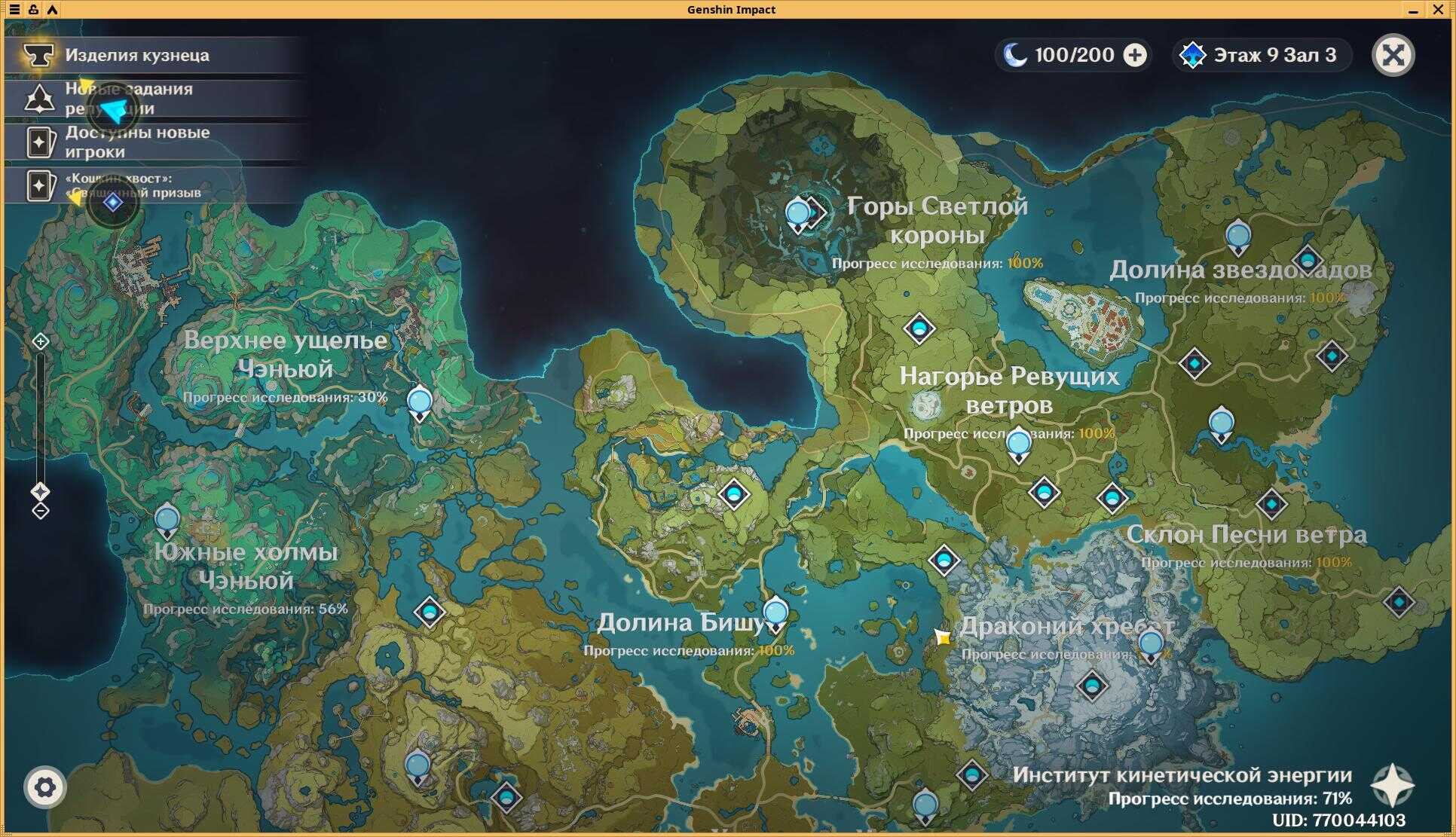The width and height of the screenshot is (1456, 837).
Task: Close the Genshin Impact window
Action: (1438, 9)
